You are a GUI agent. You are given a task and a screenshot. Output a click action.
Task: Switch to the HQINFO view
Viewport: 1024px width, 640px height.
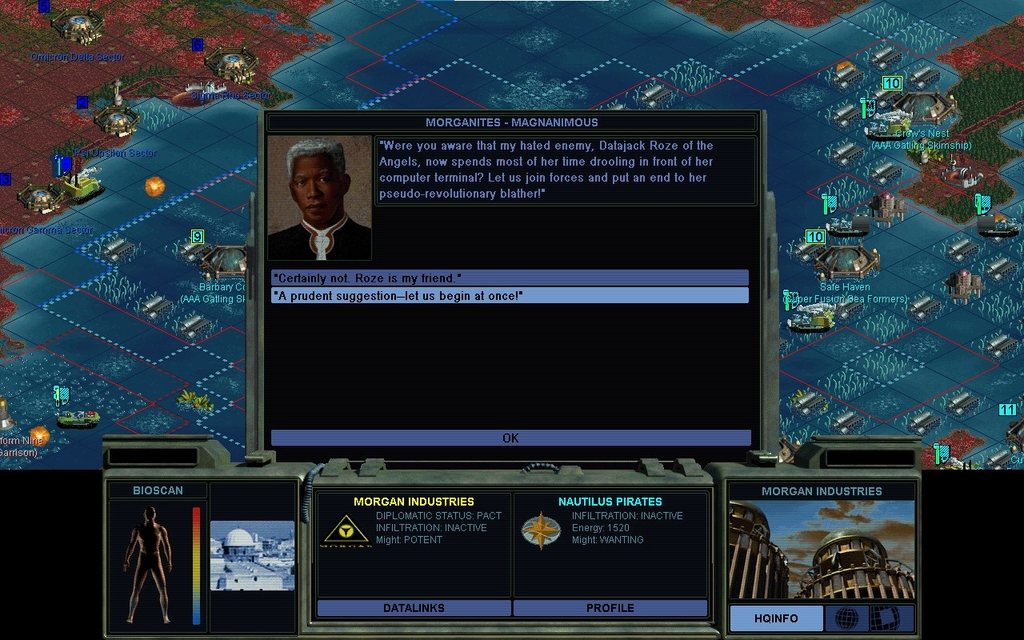pos(775,618)
